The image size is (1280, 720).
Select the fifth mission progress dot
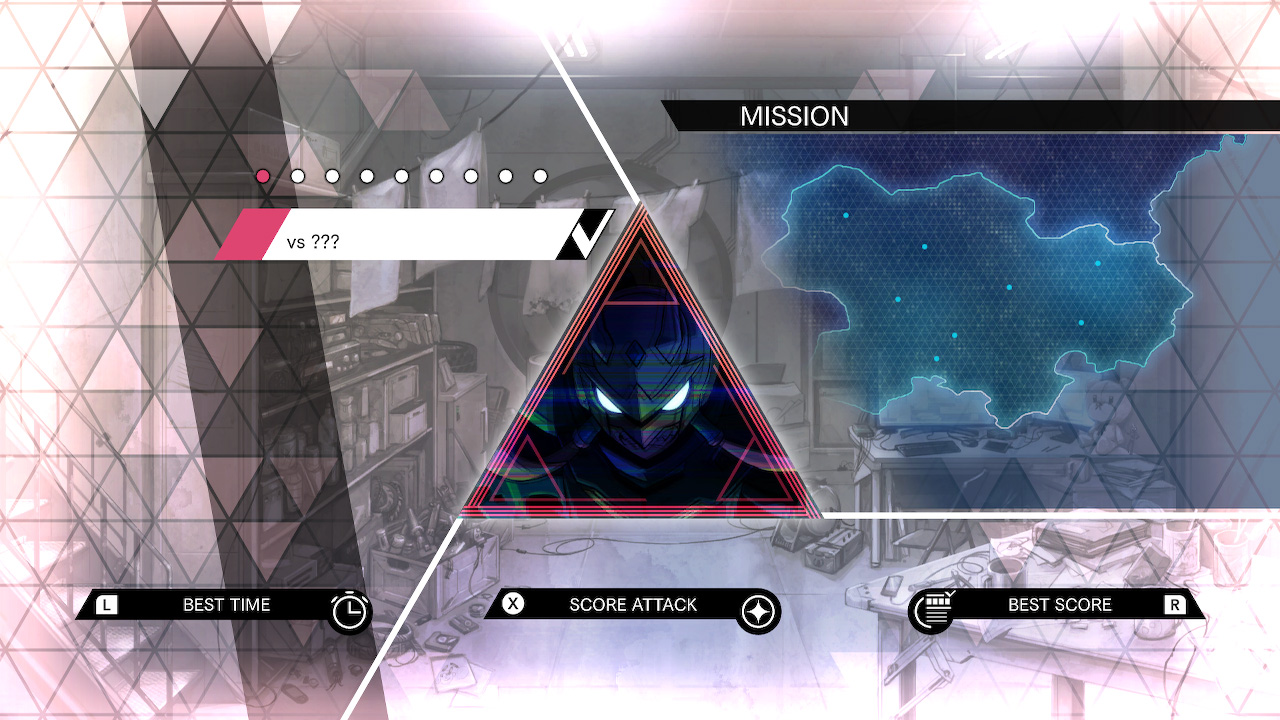402,176
